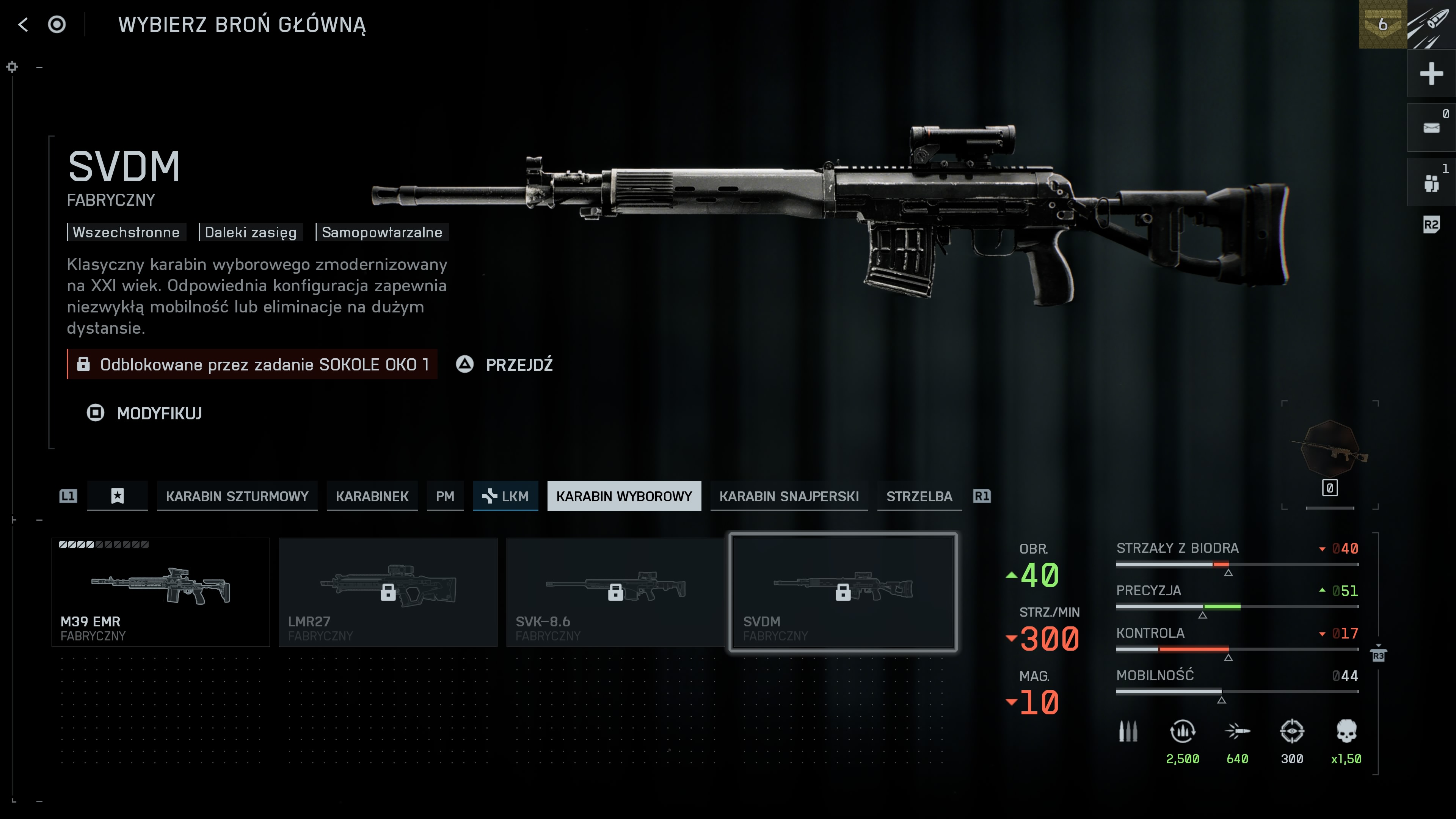The width and height of the screenshot is (1456, 819).
Task: Open the favorites star tab
Action: pyautogui.click(x=117, y=496)
